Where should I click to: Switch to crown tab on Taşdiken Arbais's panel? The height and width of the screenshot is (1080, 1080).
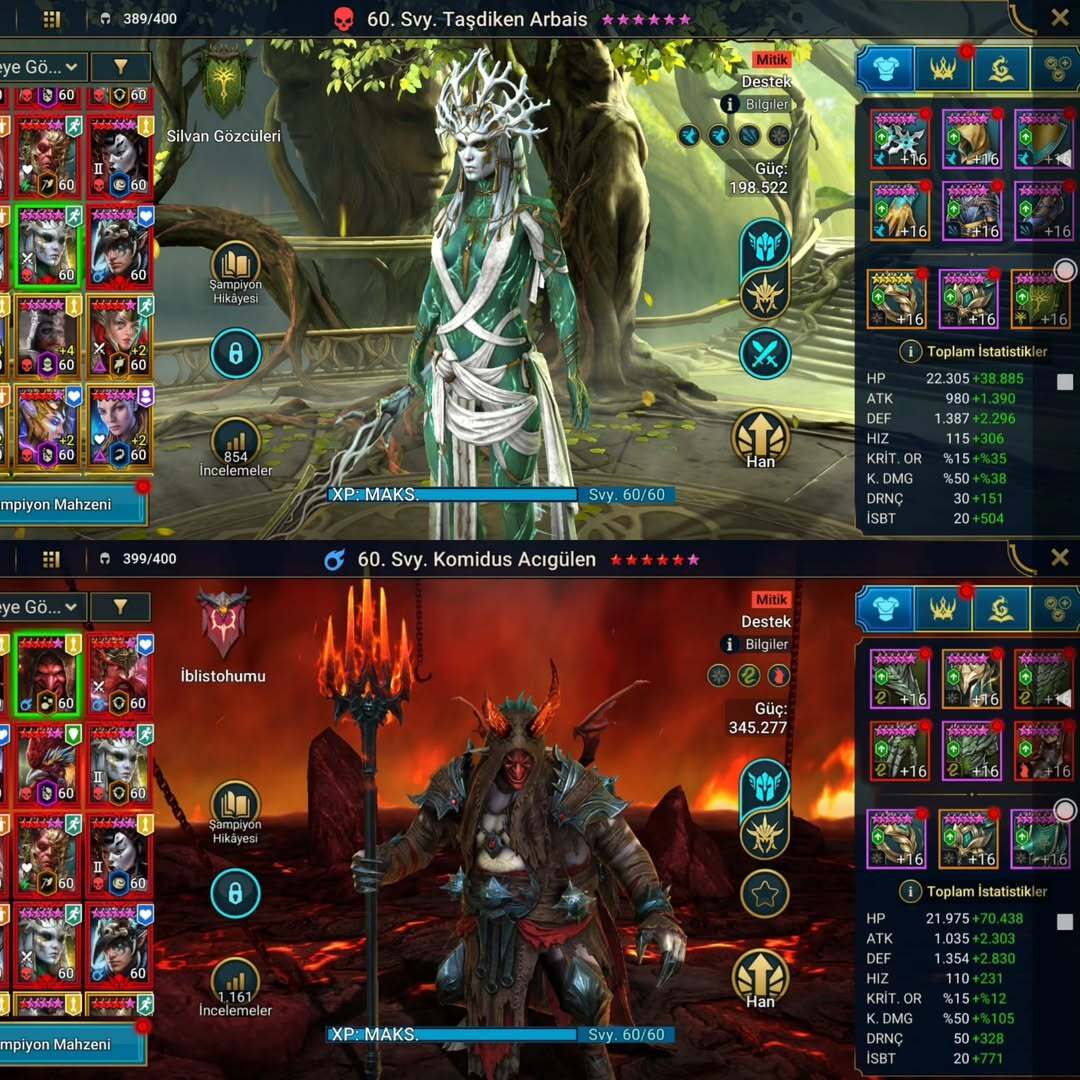[x=943, y=68]
